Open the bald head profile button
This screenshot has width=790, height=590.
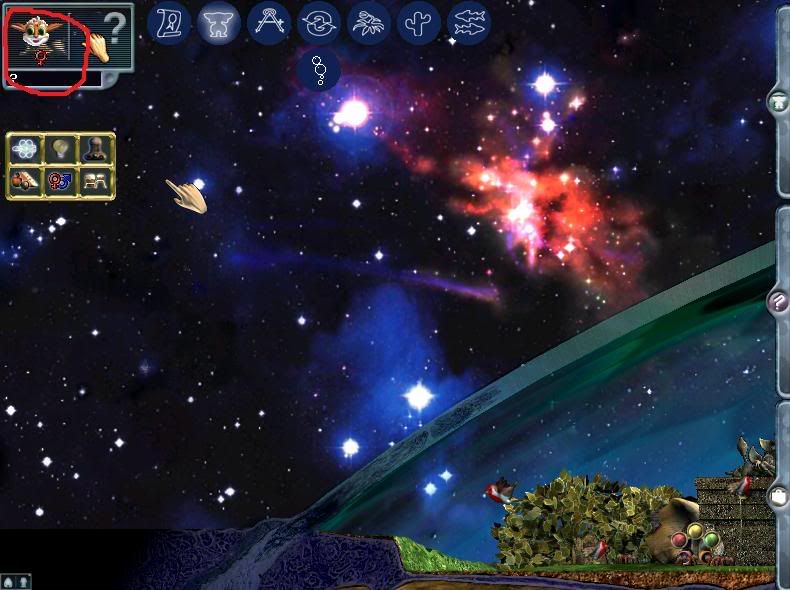94,149
